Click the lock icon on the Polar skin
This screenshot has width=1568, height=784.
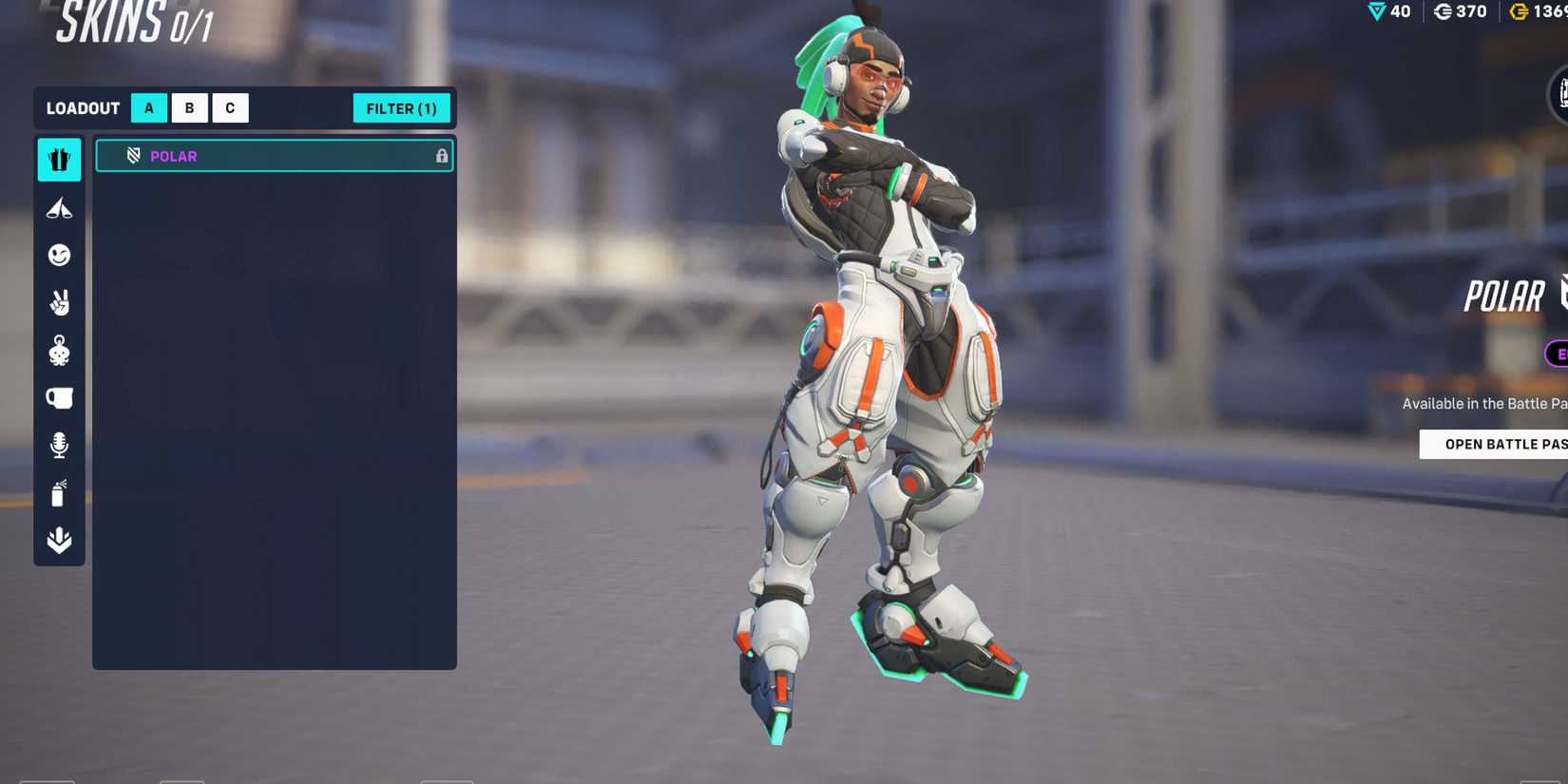441,156
